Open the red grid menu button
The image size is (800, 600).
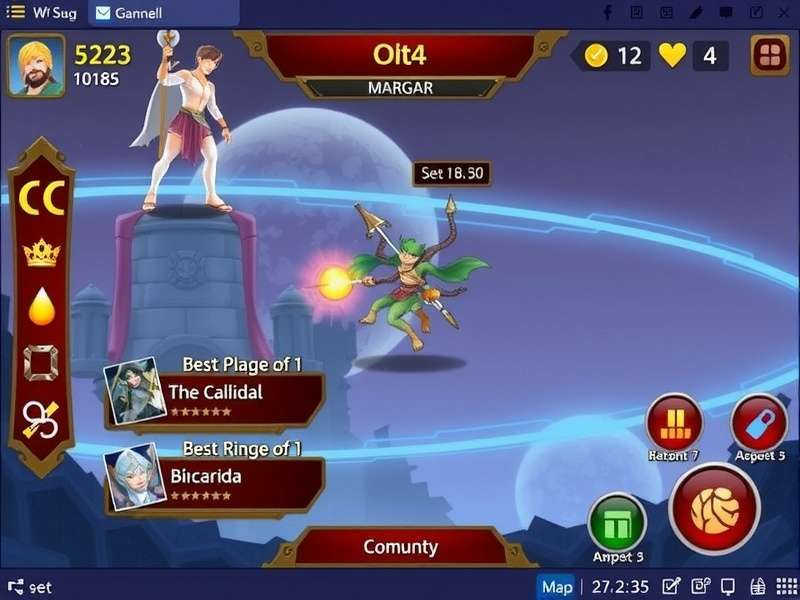point(768,56)
